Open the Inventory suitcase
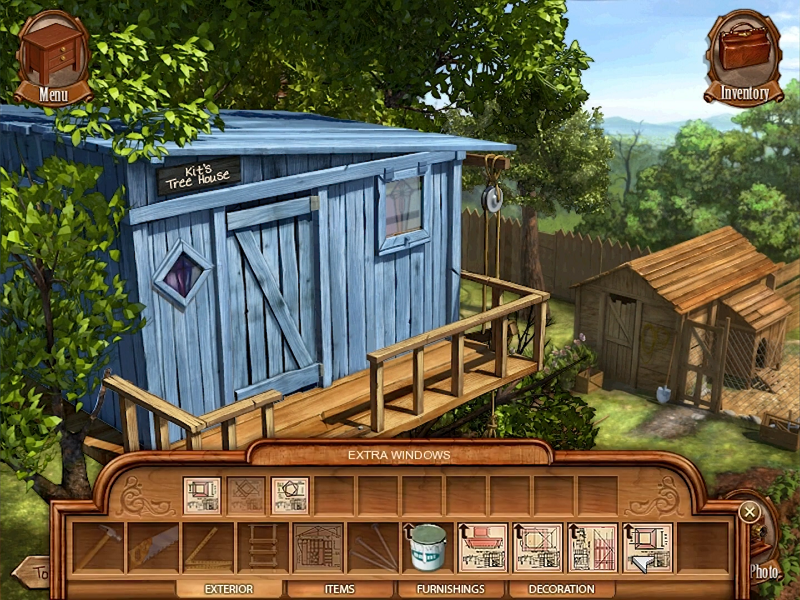 point(743,58)
